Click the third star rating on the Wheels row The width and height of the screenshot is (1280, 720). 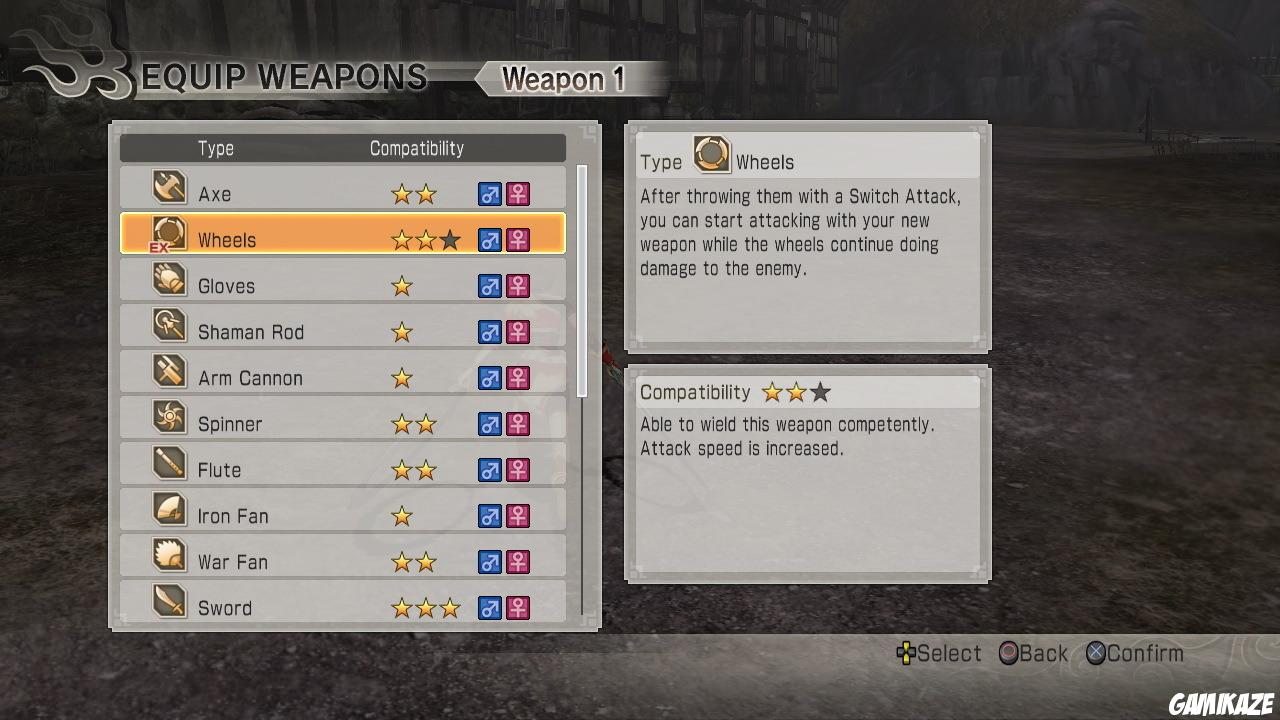[449, 239]
